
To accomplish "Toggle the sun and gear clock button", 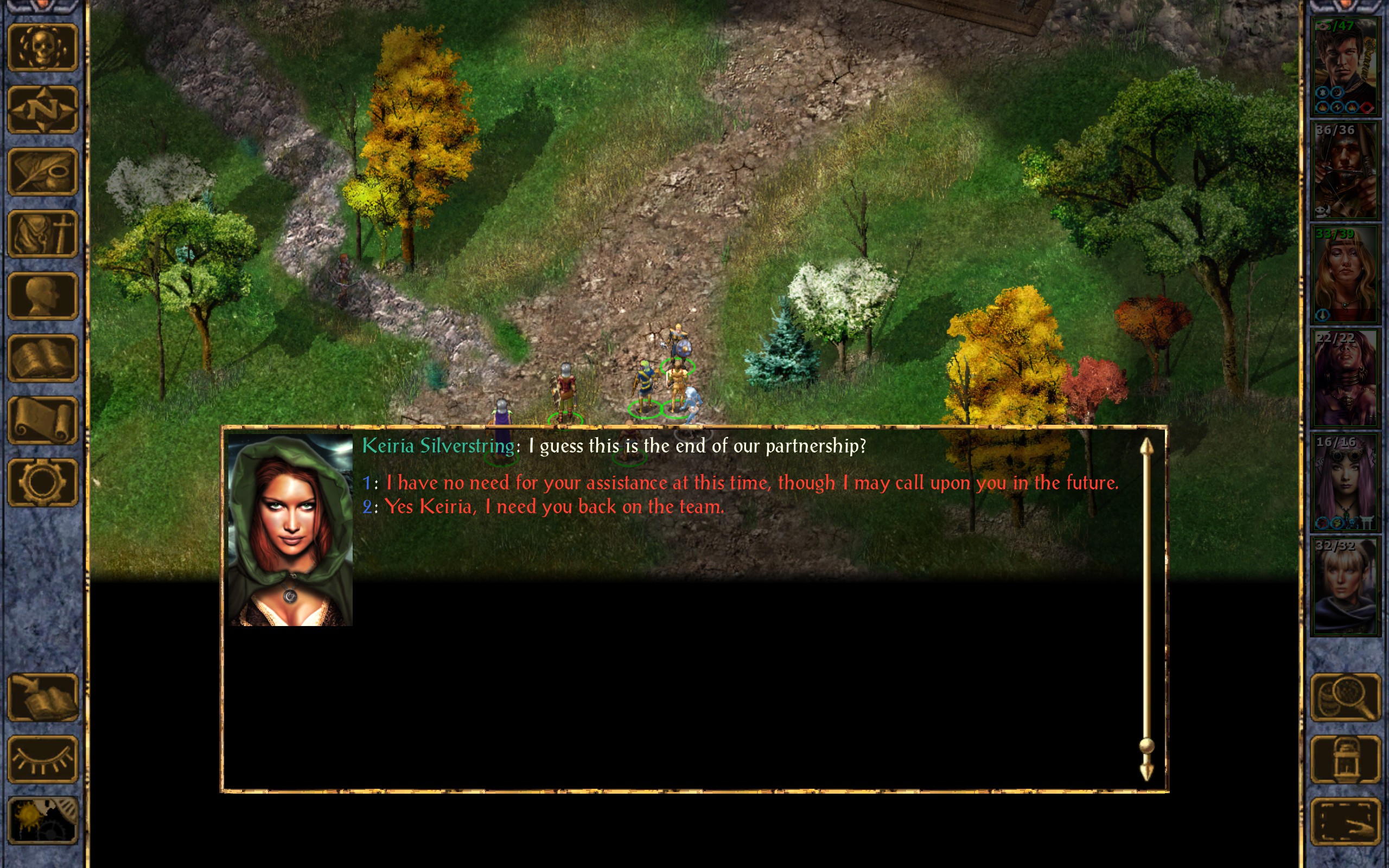I will point(42,821).
